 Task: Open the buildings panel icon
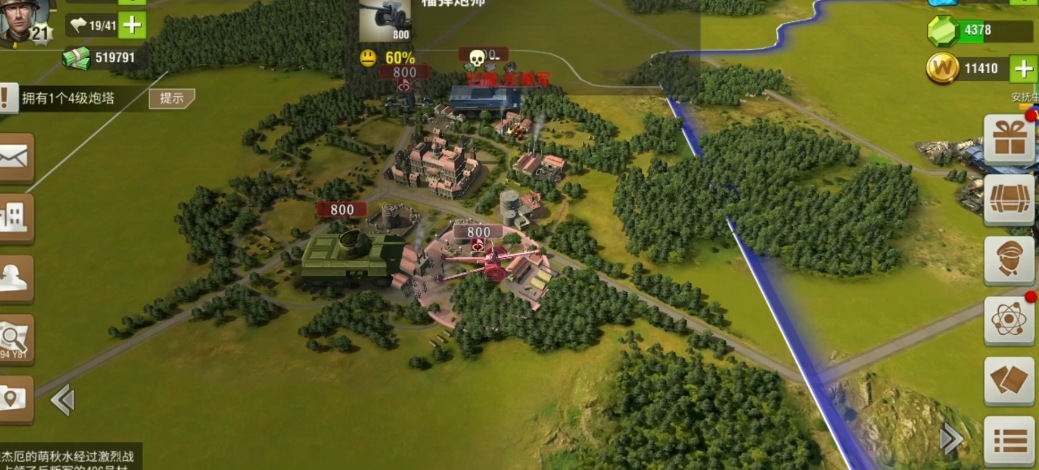16,217
